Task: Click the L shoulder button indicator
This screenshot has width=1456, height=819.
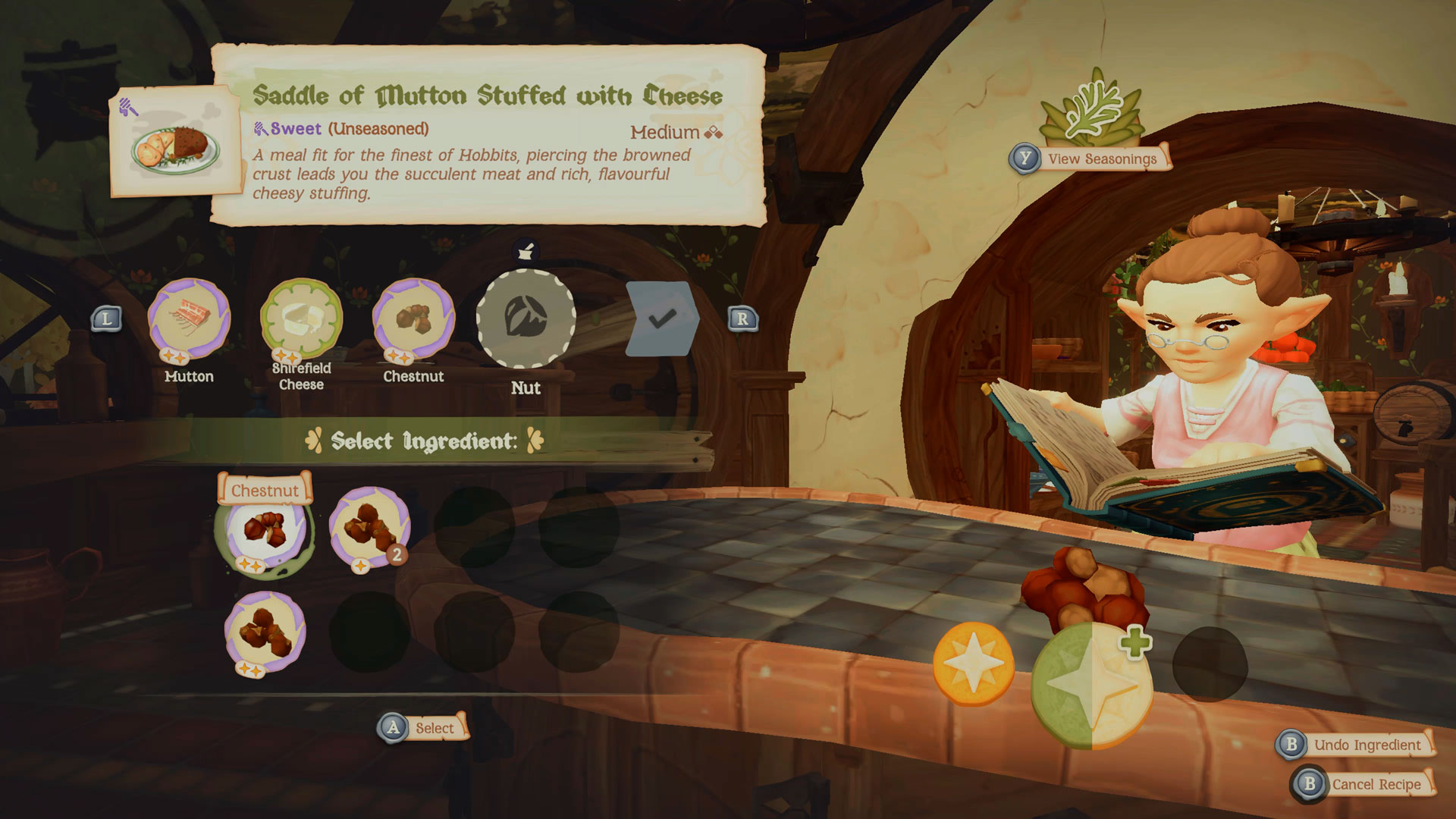Action: (107, 318)
